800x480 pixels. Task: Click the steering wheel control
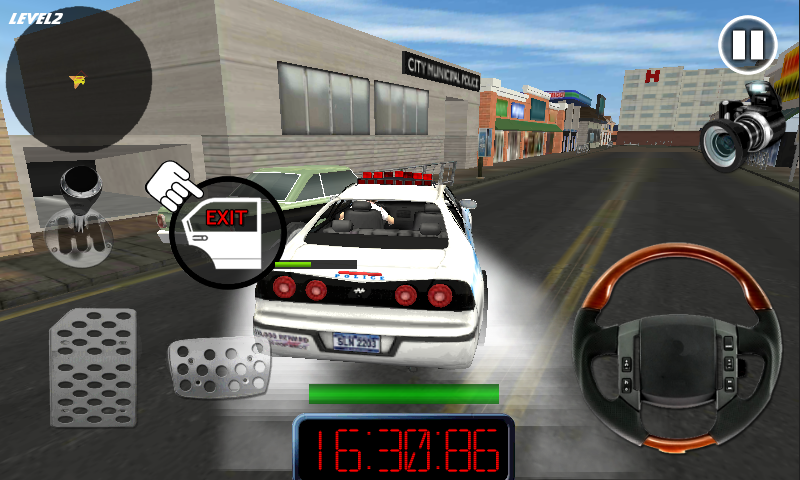pyautogui.click(x=670, y=348)
